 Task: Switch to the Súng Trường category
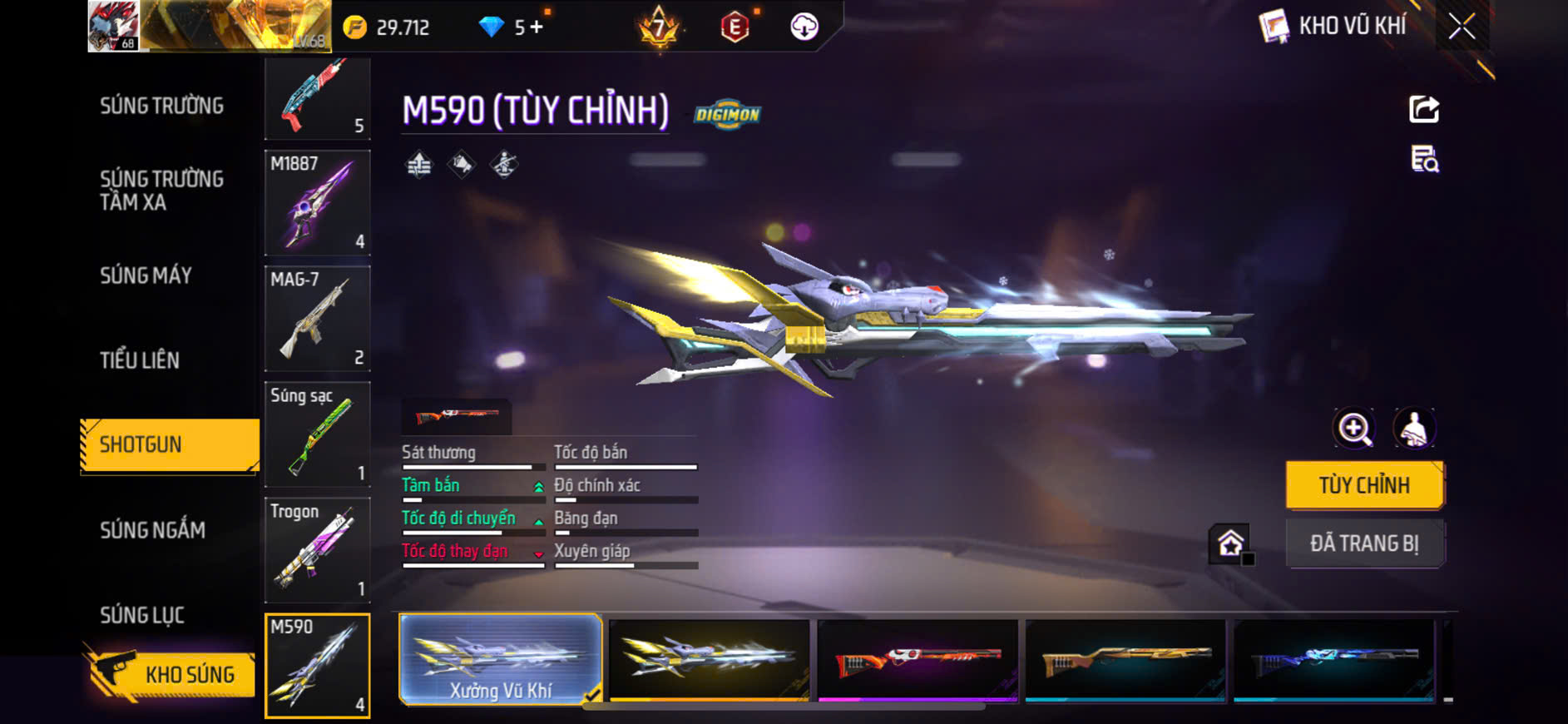click(162, 106)
